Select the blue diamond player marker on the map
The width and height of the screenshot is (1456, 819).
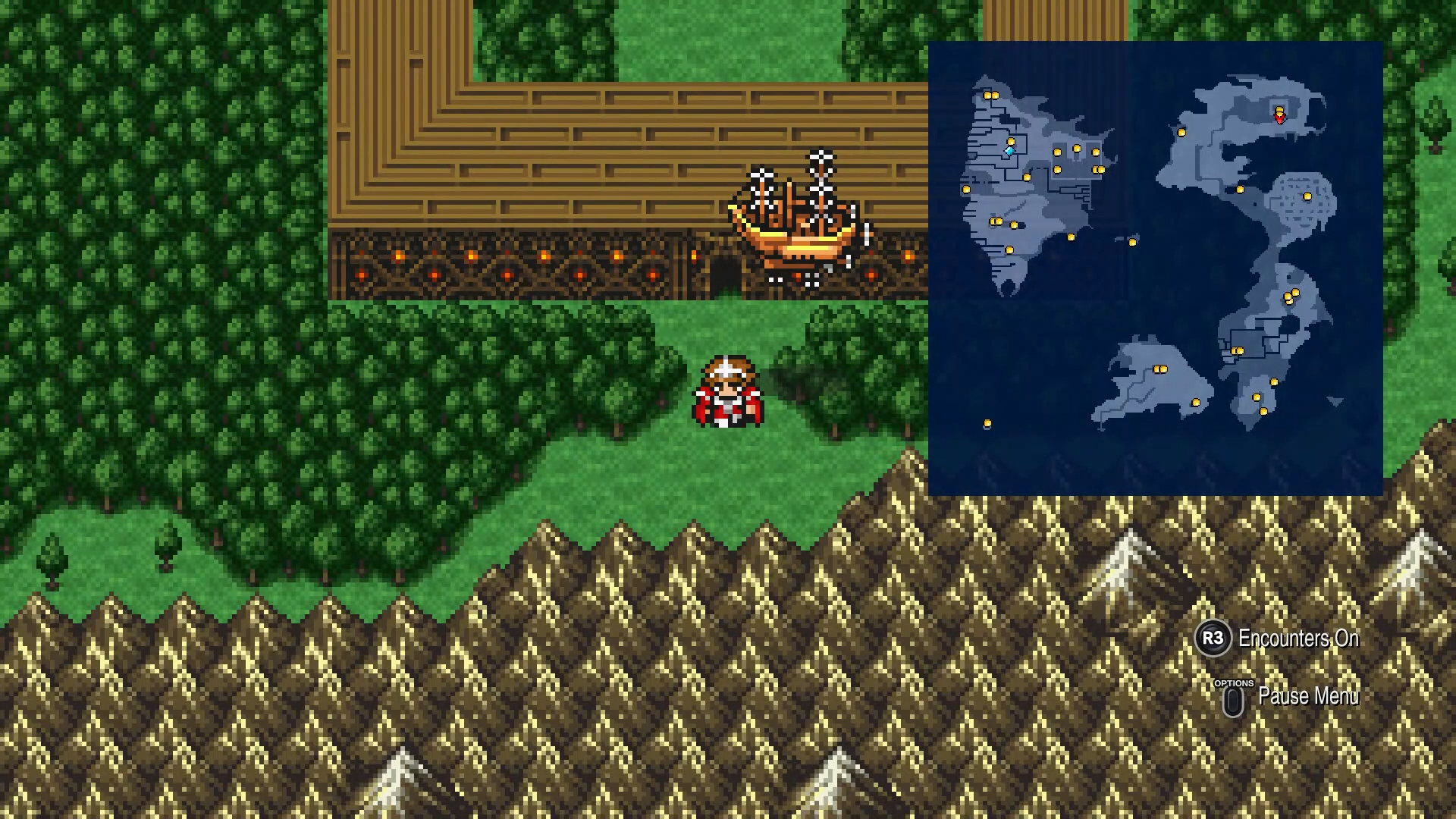pos(1009,152)
